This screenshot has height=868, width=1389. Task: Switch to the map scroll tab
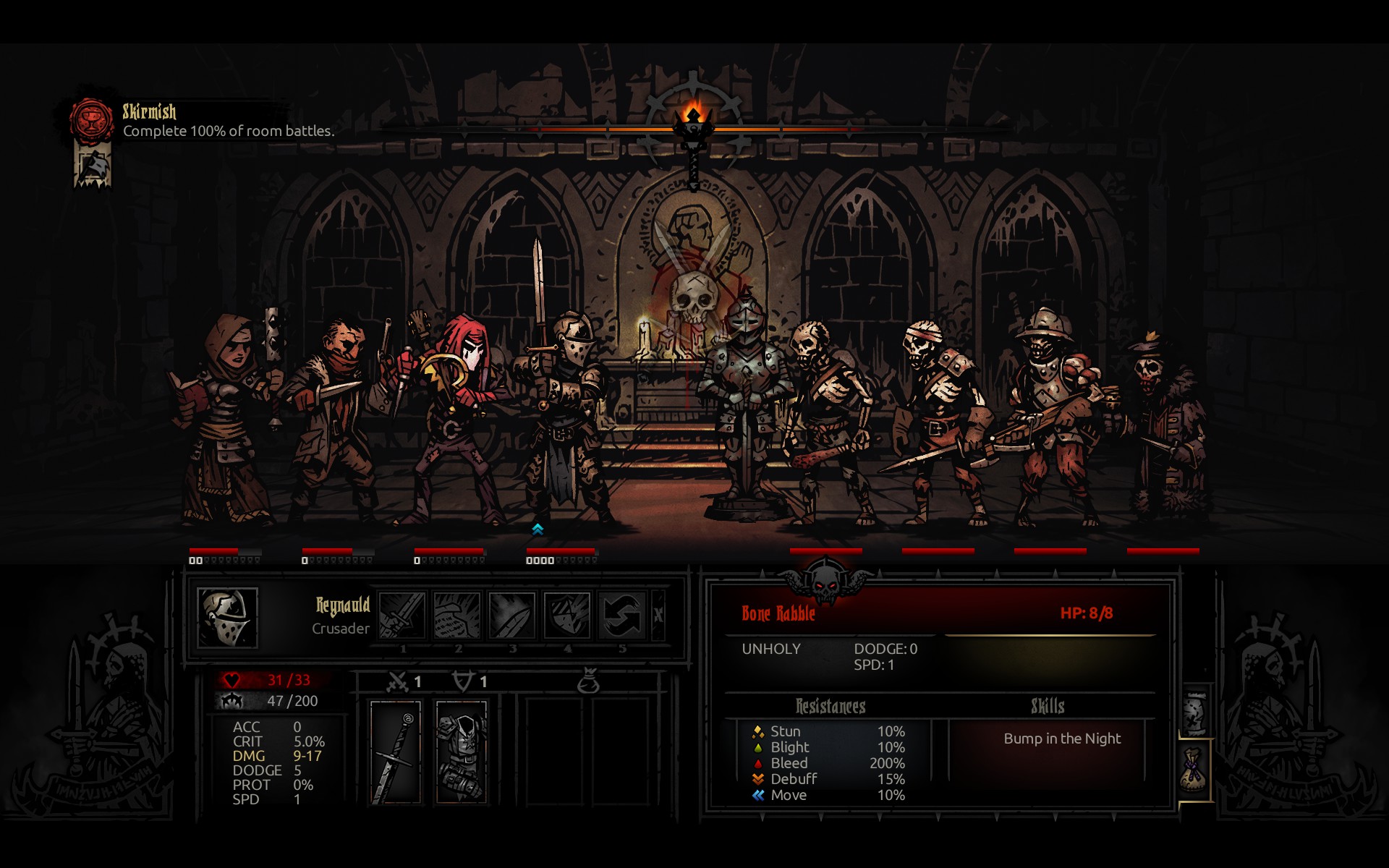1195,712
